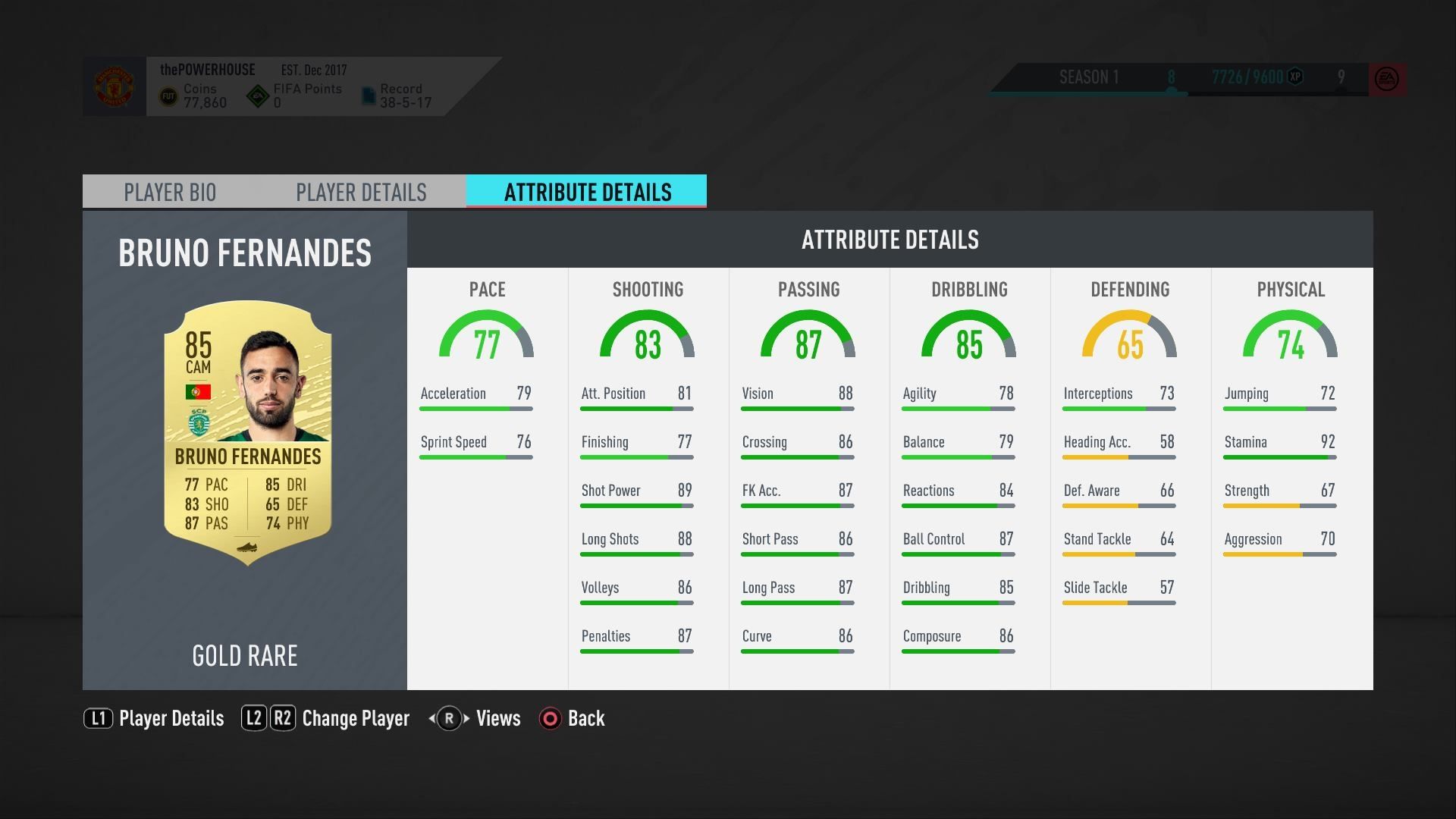Viewport: 1456px width, 819px height.
Task: Switch to the Player Bio tab
Action: click(x=170, y=192)
